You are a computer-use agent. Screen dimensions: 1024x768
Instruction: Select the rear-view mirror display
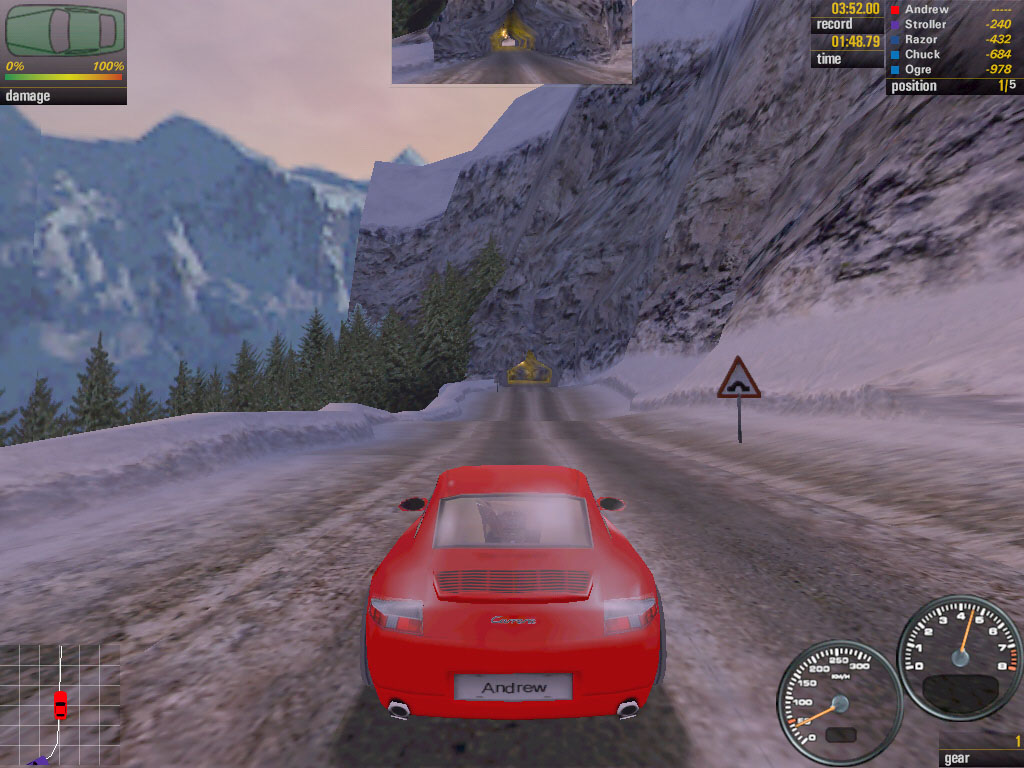511,41
